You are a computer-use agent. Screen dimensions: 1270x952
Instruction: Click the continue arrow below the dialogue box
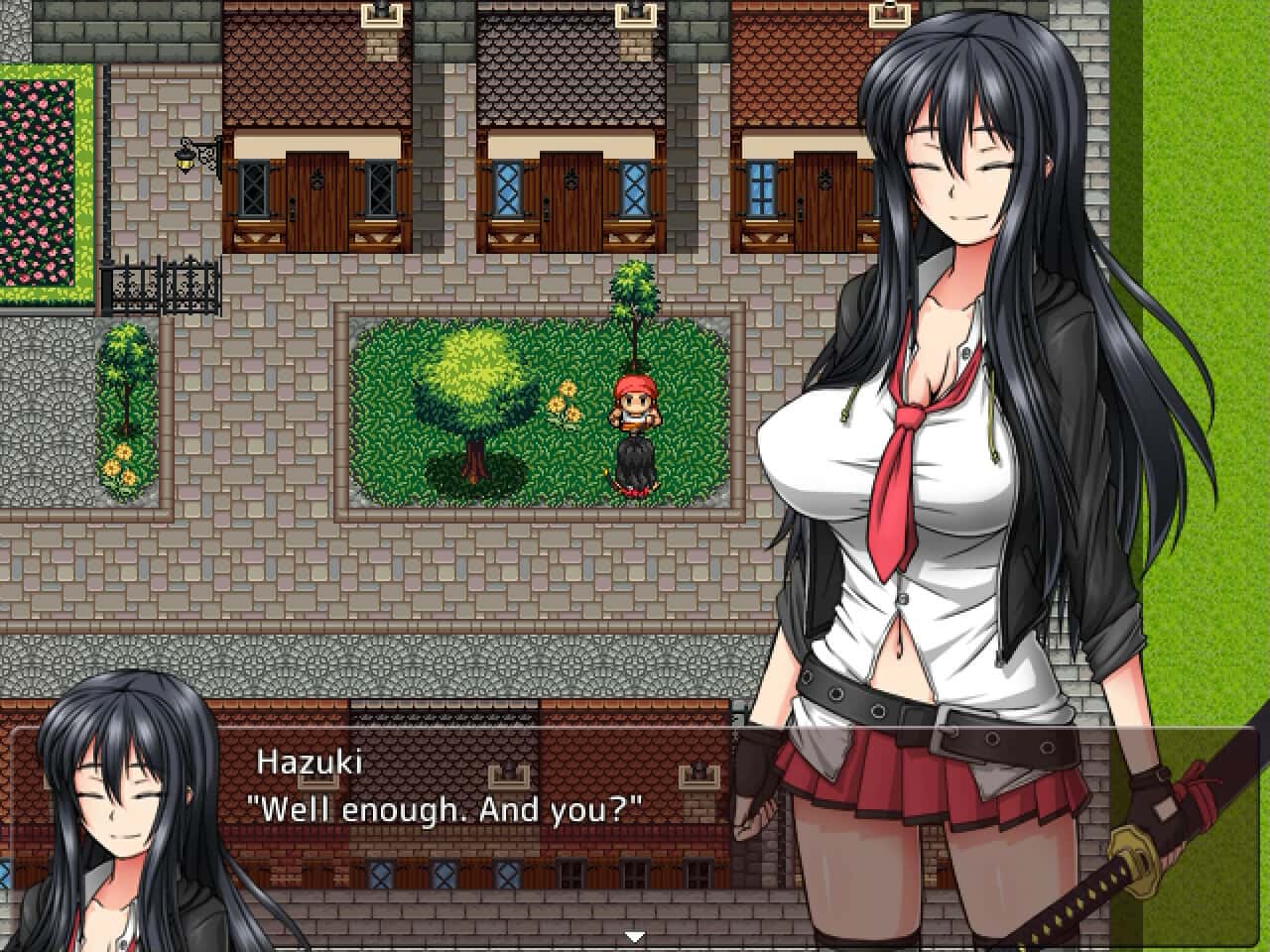coord(632,933)
